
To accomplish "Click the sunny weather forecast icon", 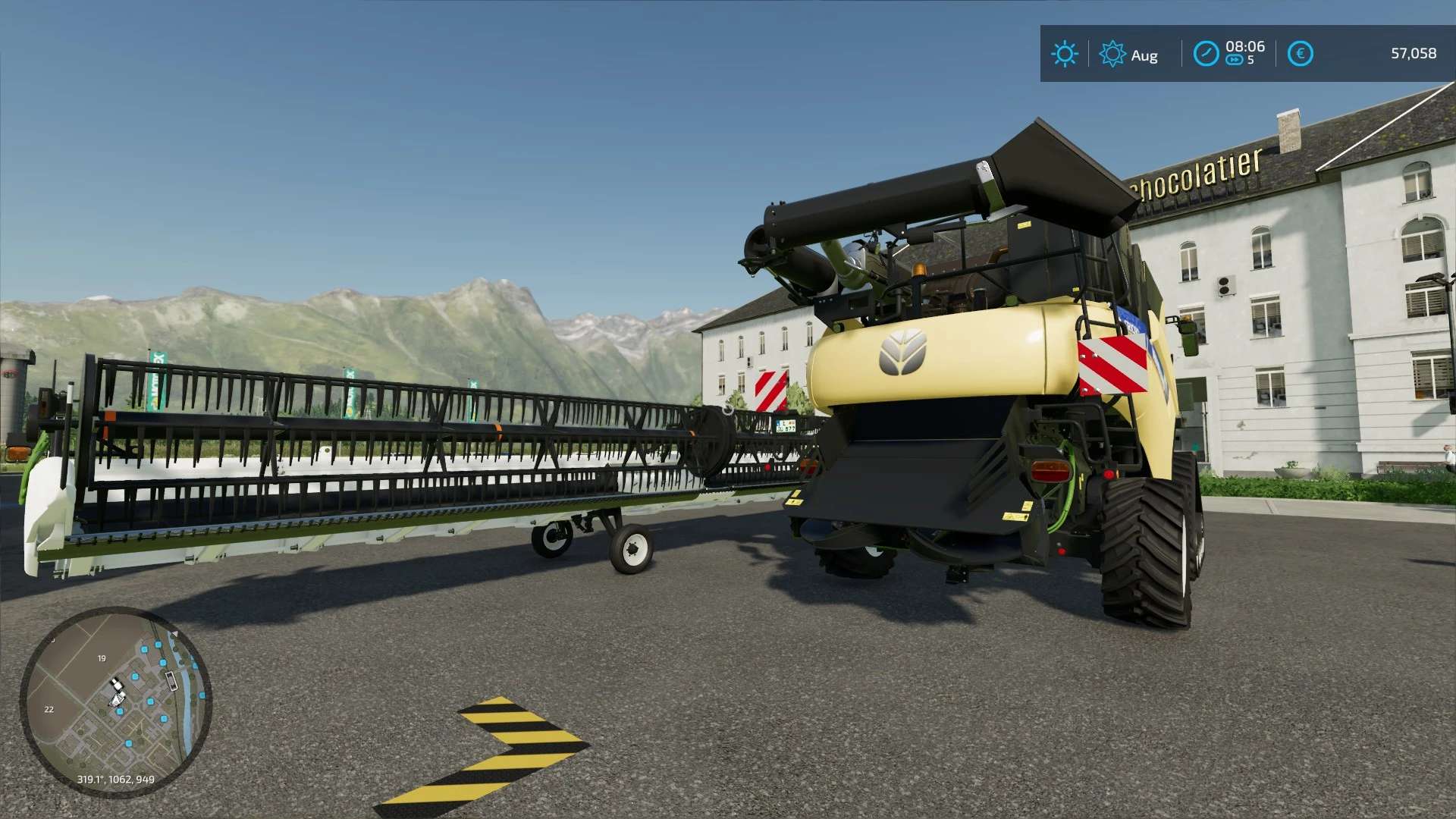I will [1064, 54].
